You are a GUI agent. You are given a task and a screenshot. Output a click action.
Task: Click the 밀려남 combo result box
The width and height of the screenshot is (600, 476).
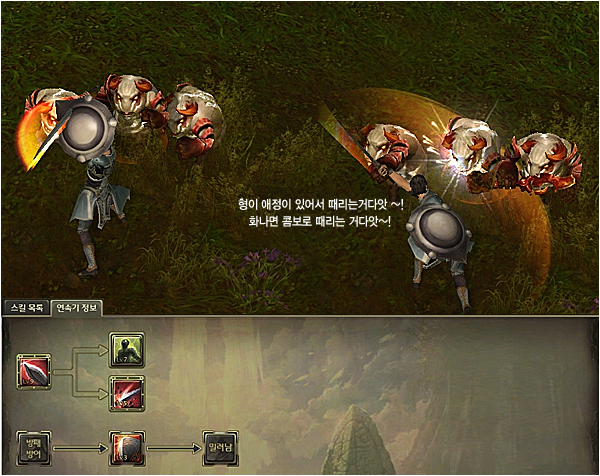(x=218, y=448)
